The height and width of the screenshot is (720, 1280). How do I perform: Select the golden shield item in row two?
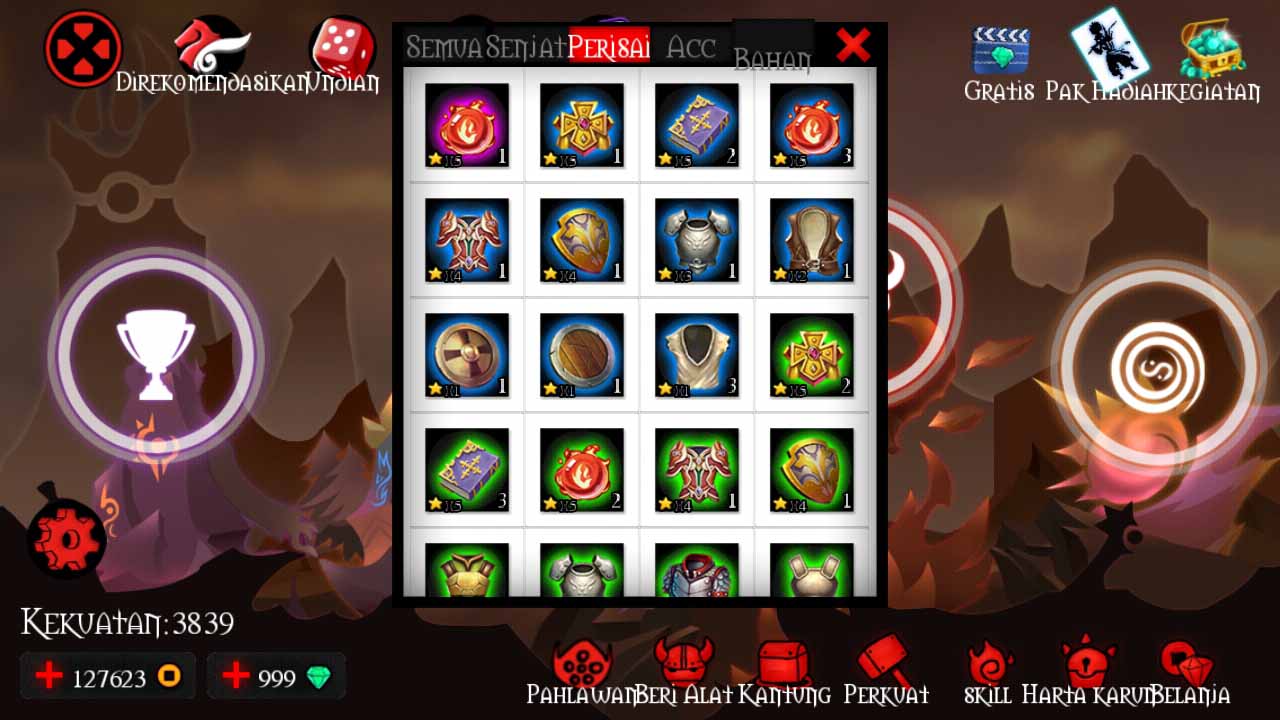(x=582, y=238)
